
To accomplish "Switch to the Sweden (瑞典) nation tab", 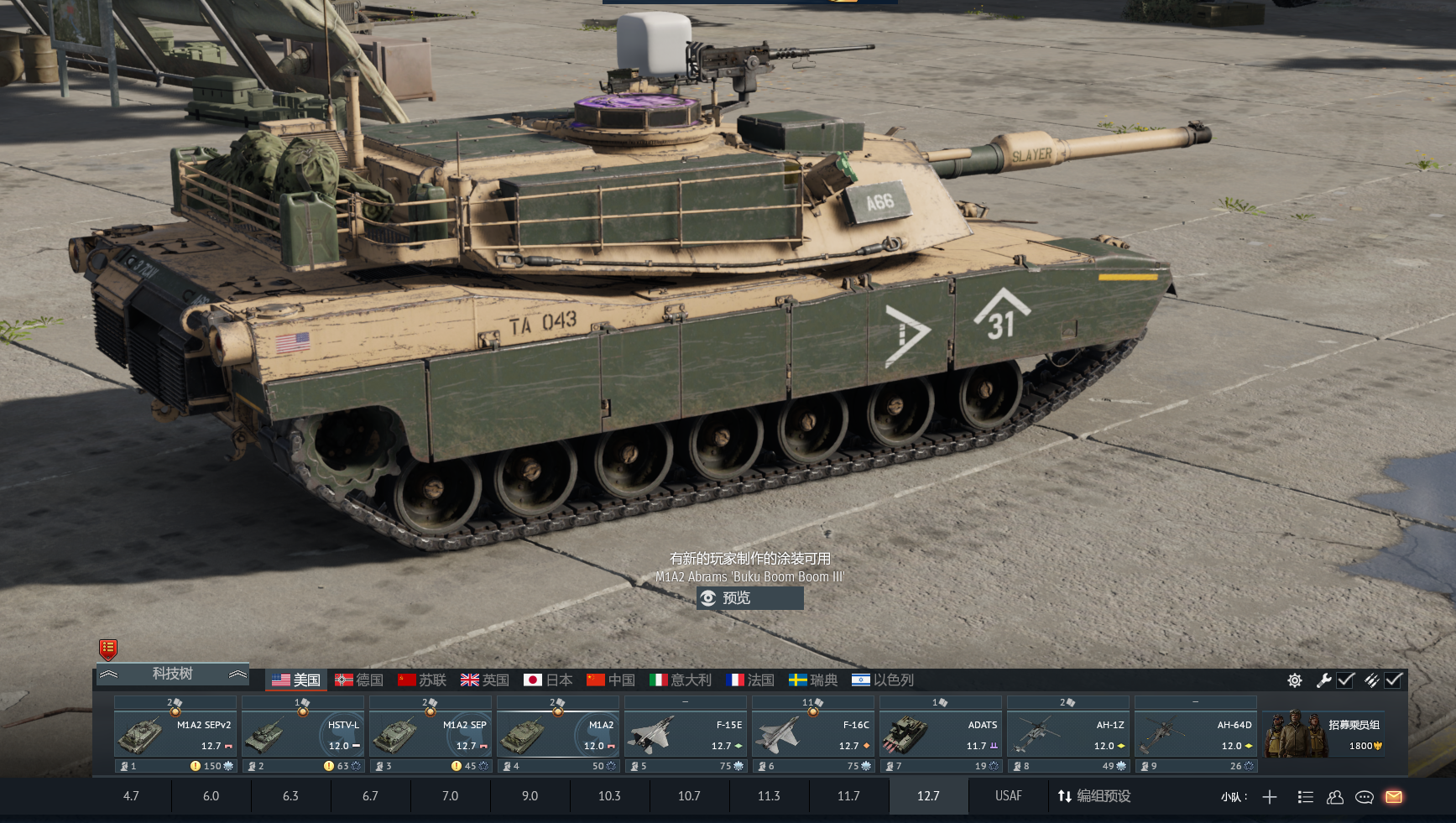I will tap(813, 680).
